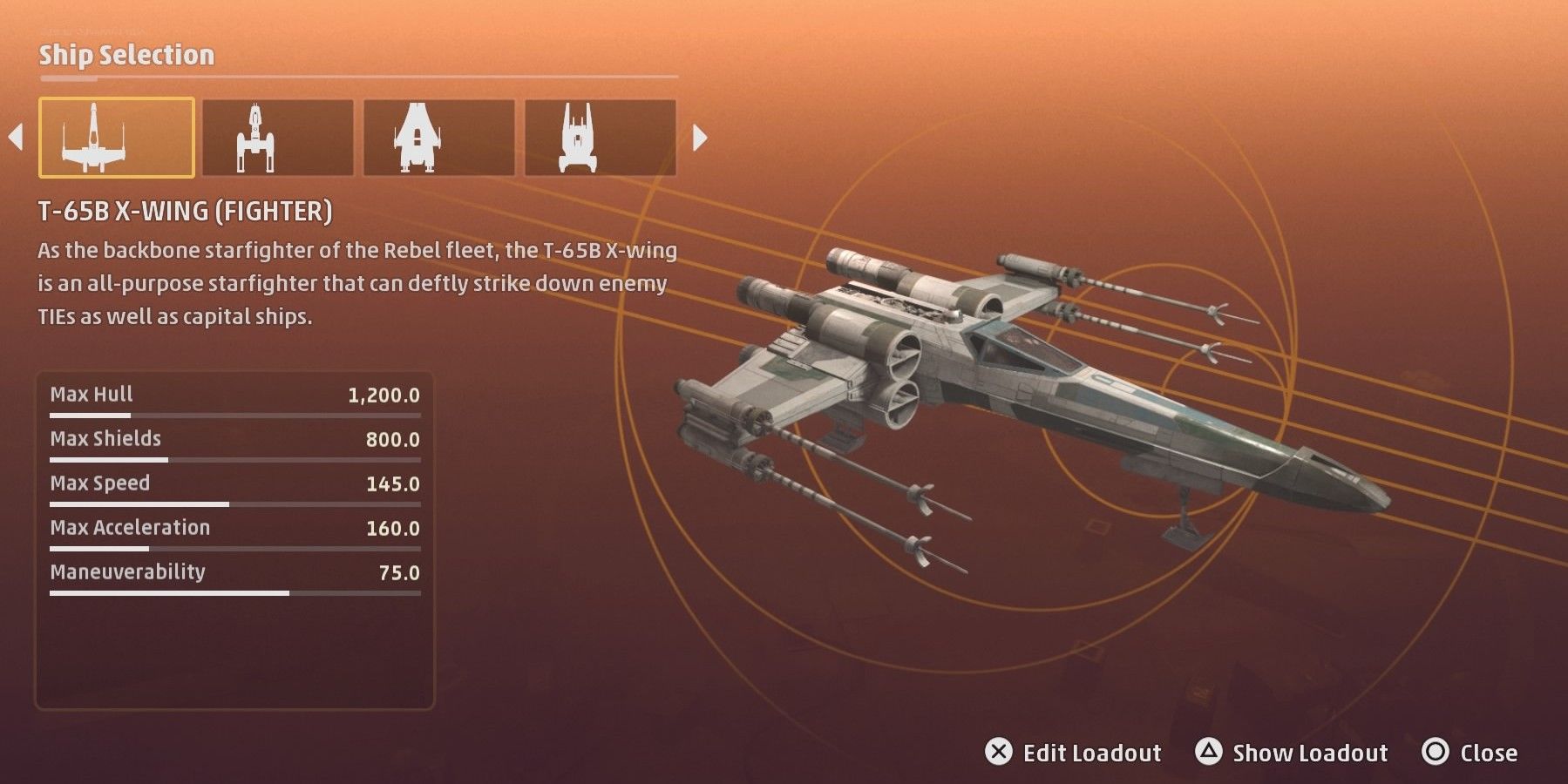Click the Ship Selection header

click(125, 54)
